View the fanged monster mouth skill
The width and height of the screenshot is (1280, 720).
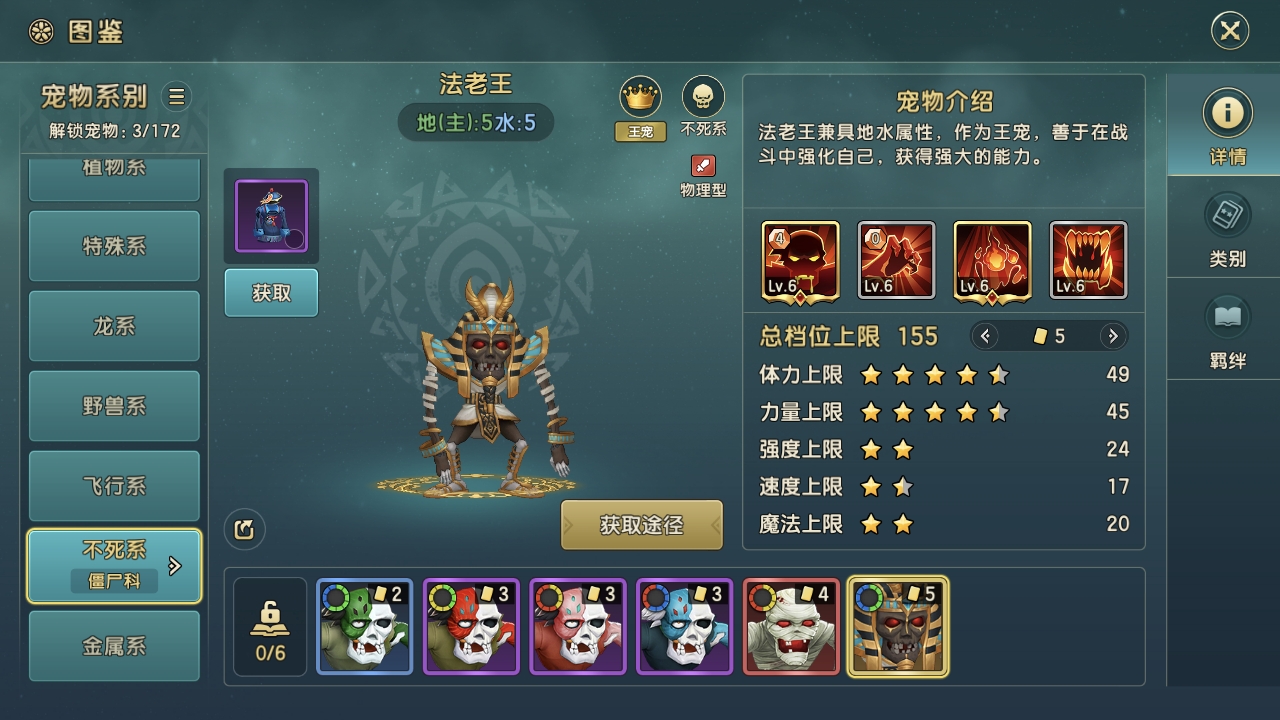point(1088,260)
